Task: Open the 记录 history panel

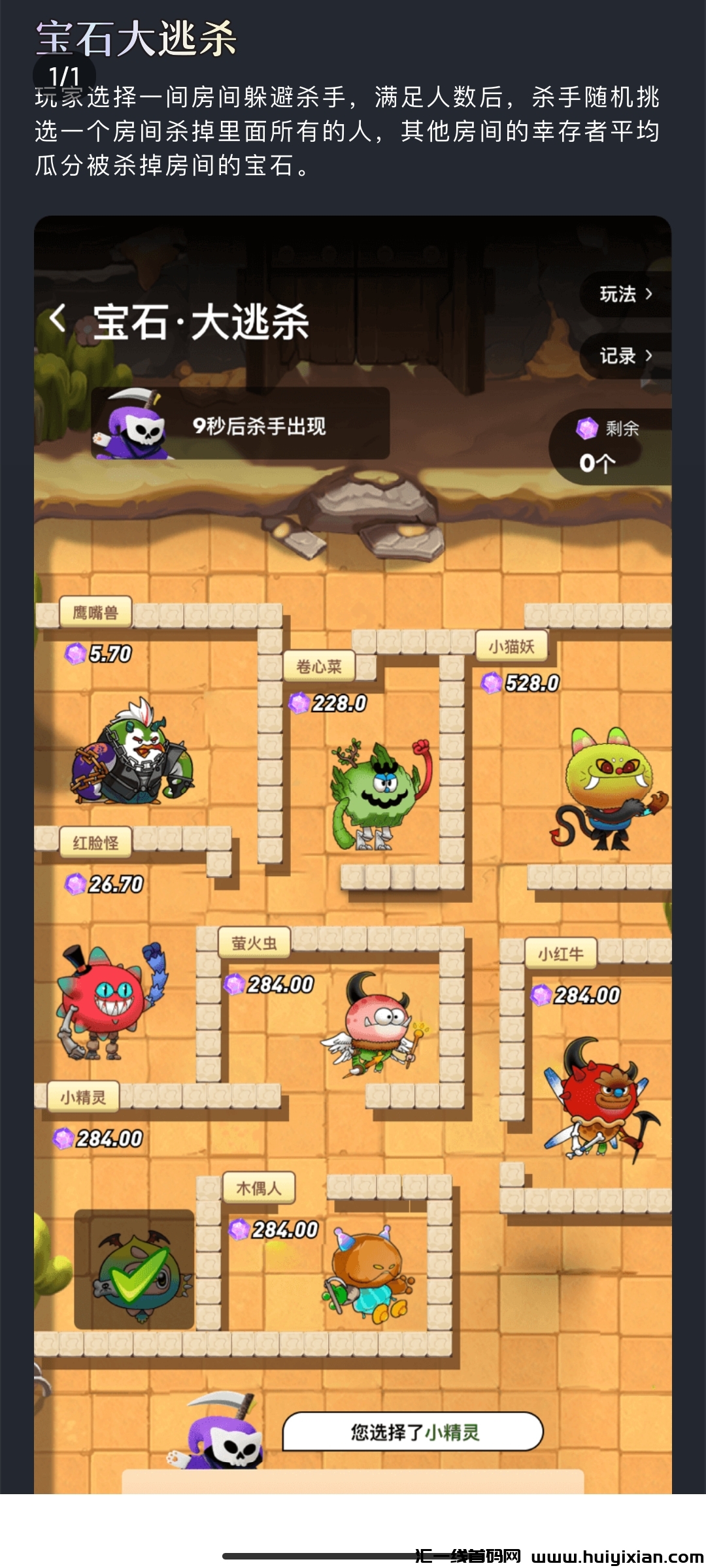Action: 626,356
